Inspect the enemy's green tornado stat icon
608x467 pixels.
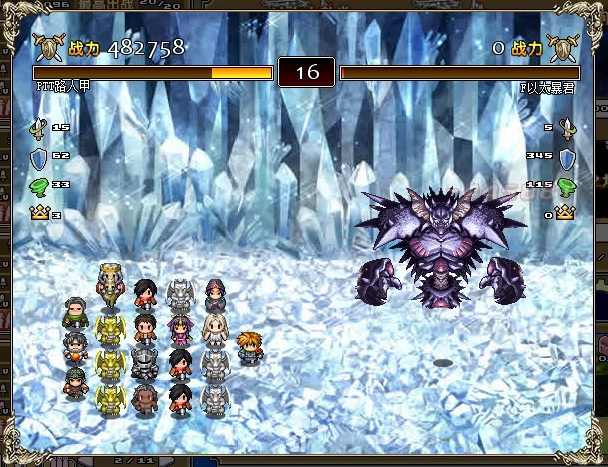tap(566, 185)
